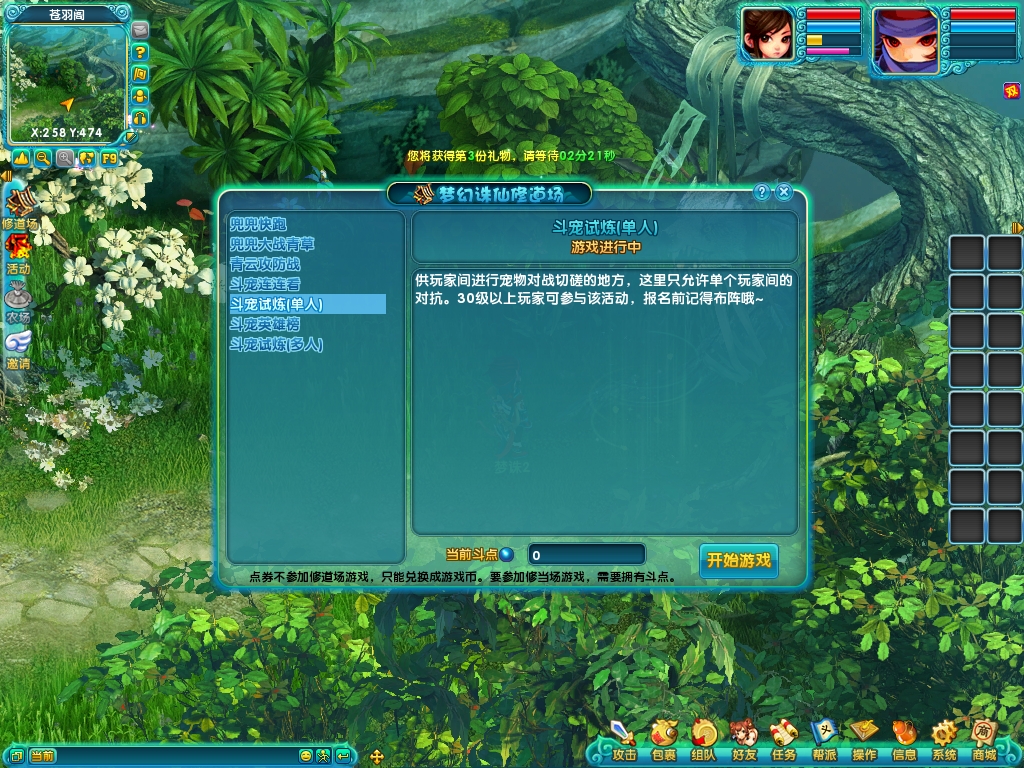Viewport: 1024px width, 768px height.
Task: Open the 好友 friends panel
Action: pos(743,740)
